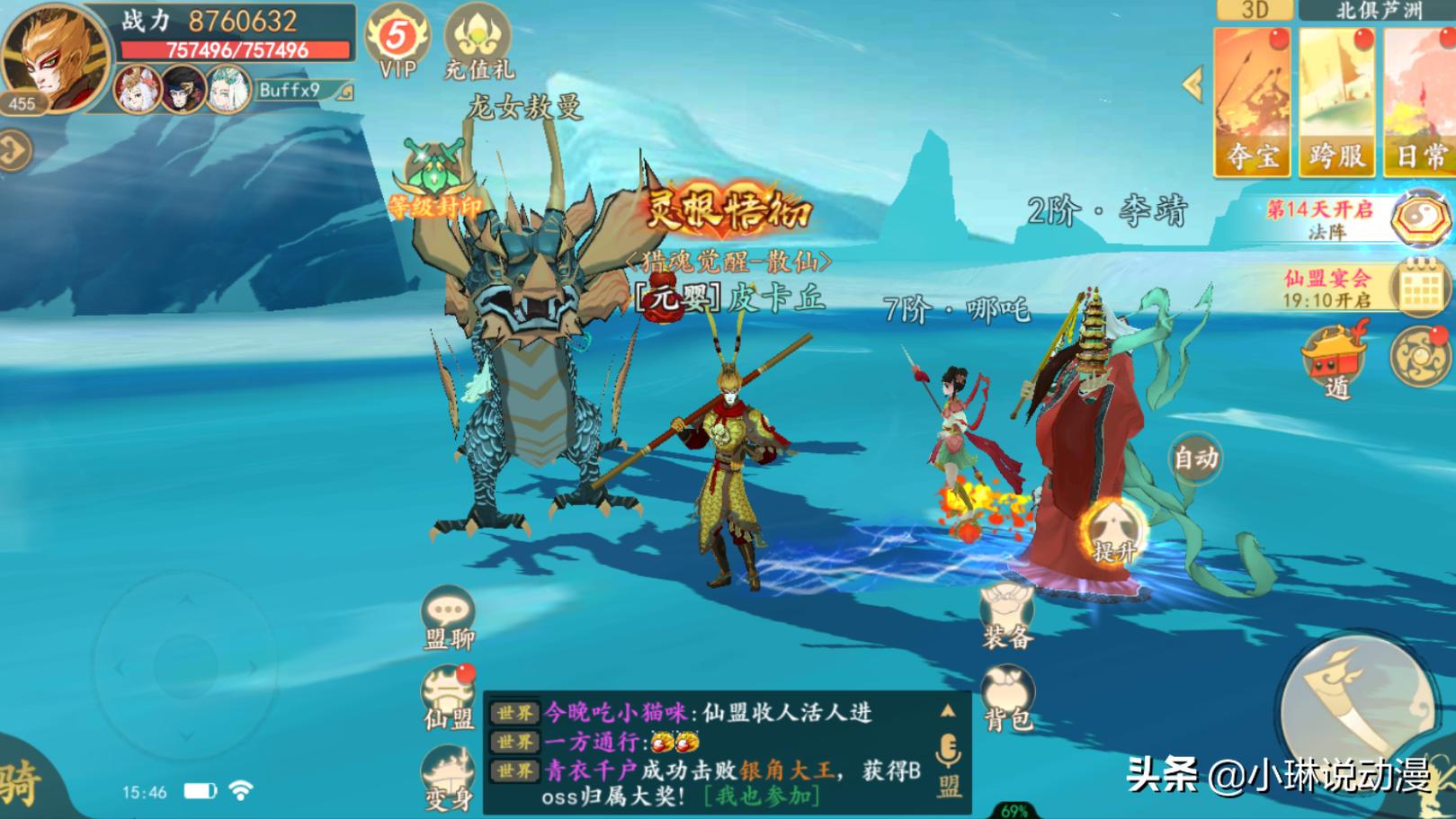This screenshot has width=1456, height=819.
Task: Open the 夺宝 treasure event card
Action: (1252, 102)
